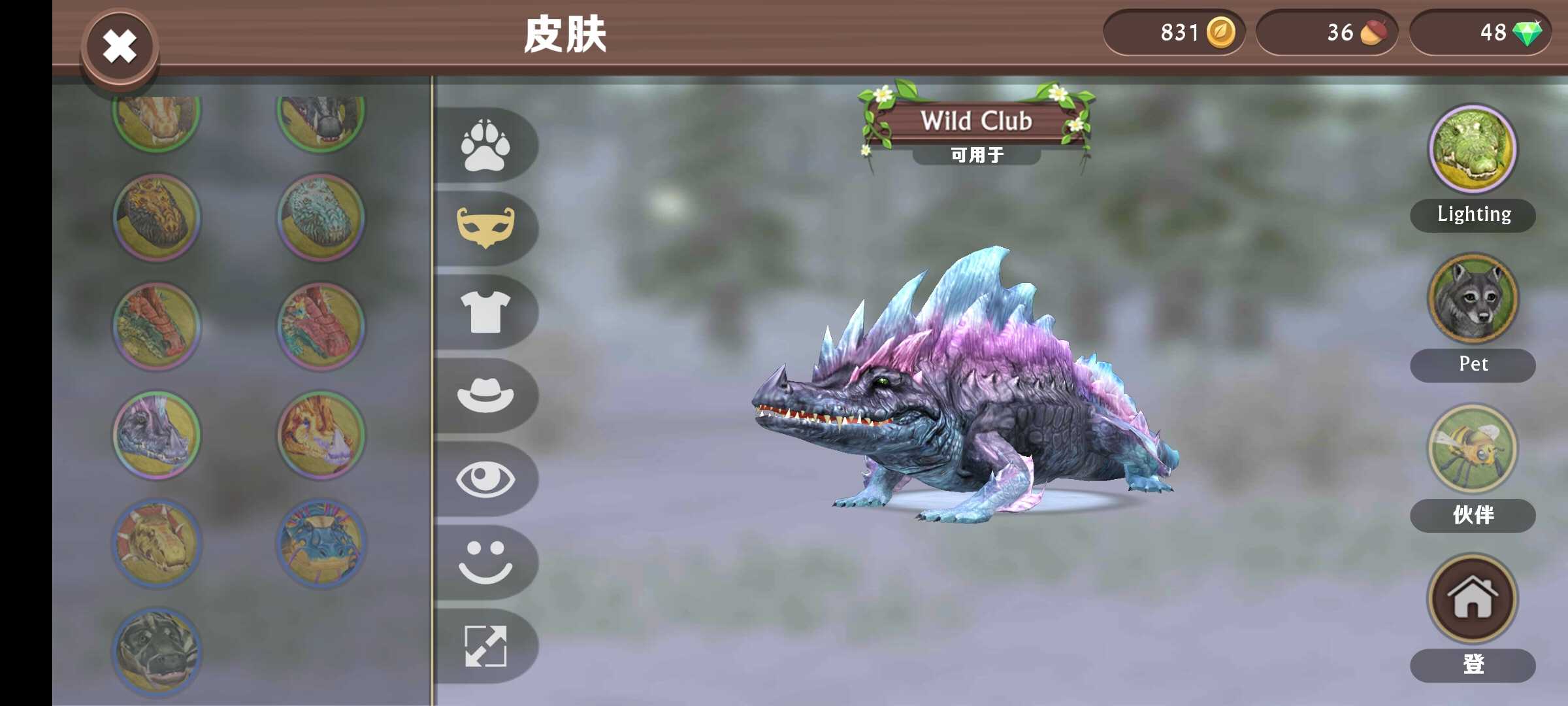The height and width of the screenshot is (706, 1568).
Task: Open the smiley face tab
Action: [485, 562]
